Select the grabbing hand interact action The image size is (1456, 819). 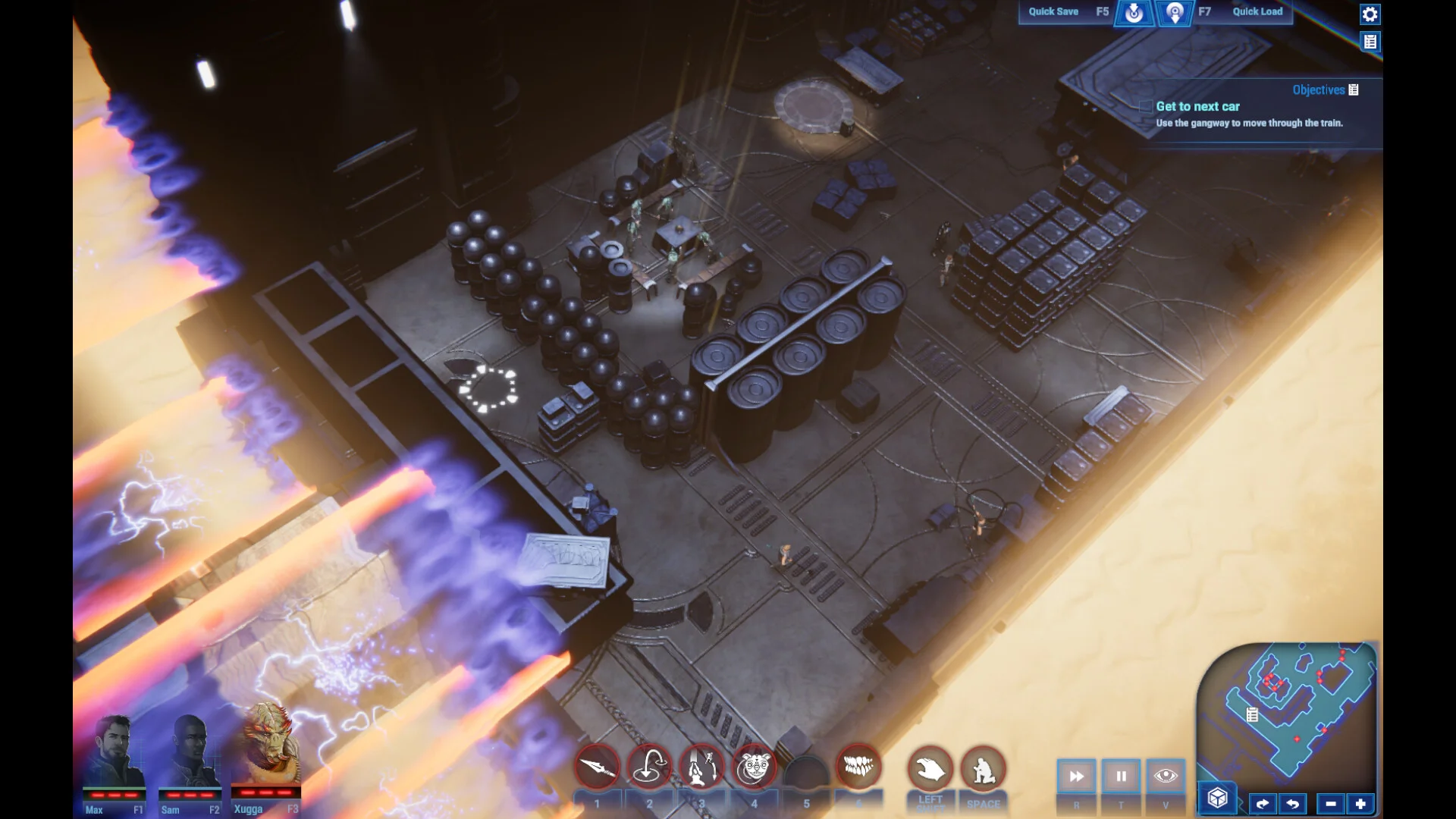[930, 770]
